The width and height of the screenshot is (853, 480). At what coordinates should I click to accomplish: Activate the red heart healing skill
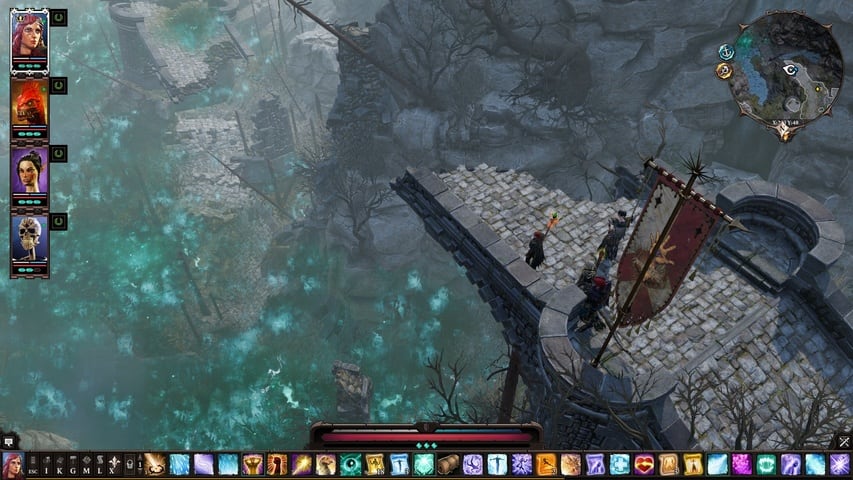(644, 464)
